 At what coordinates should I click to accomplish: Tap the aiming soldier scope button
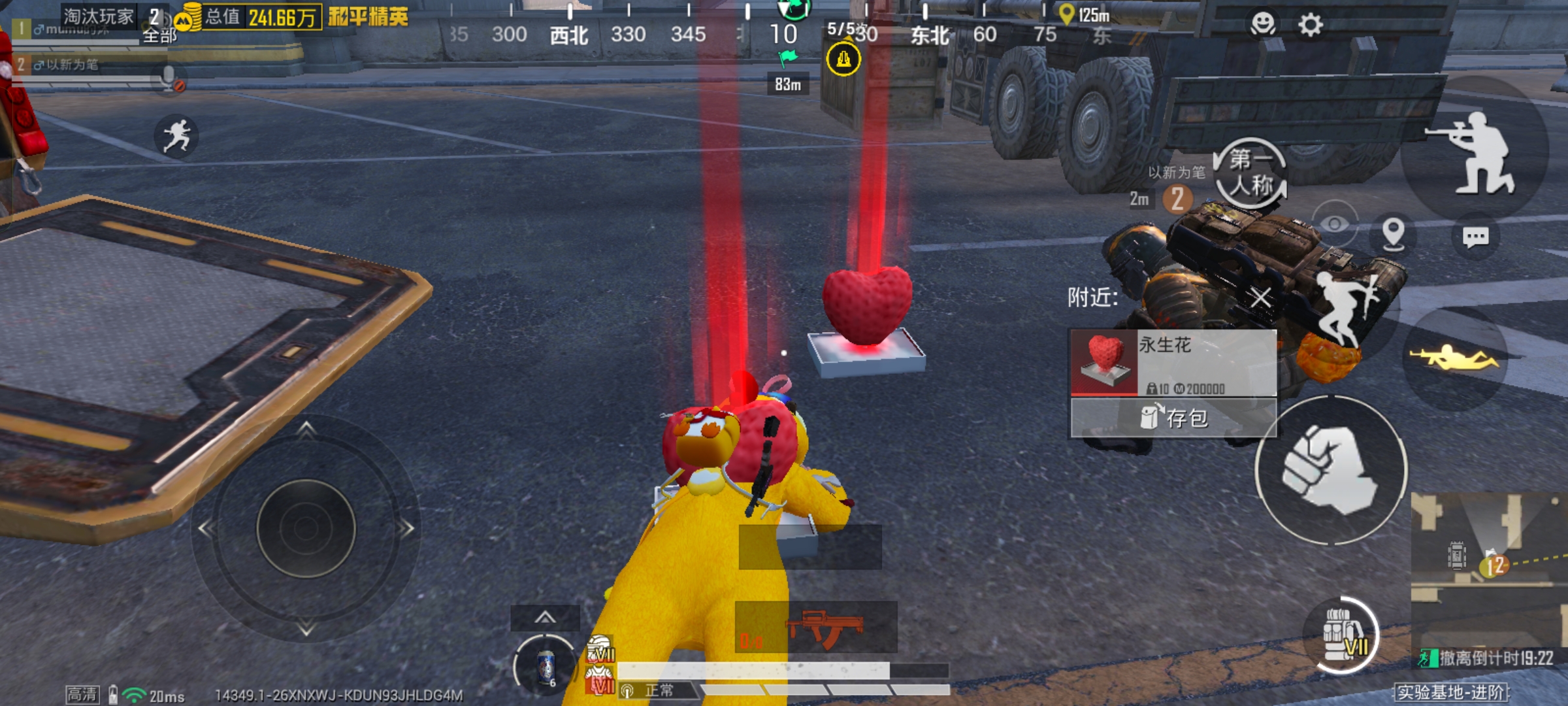tap(1475, 154)
